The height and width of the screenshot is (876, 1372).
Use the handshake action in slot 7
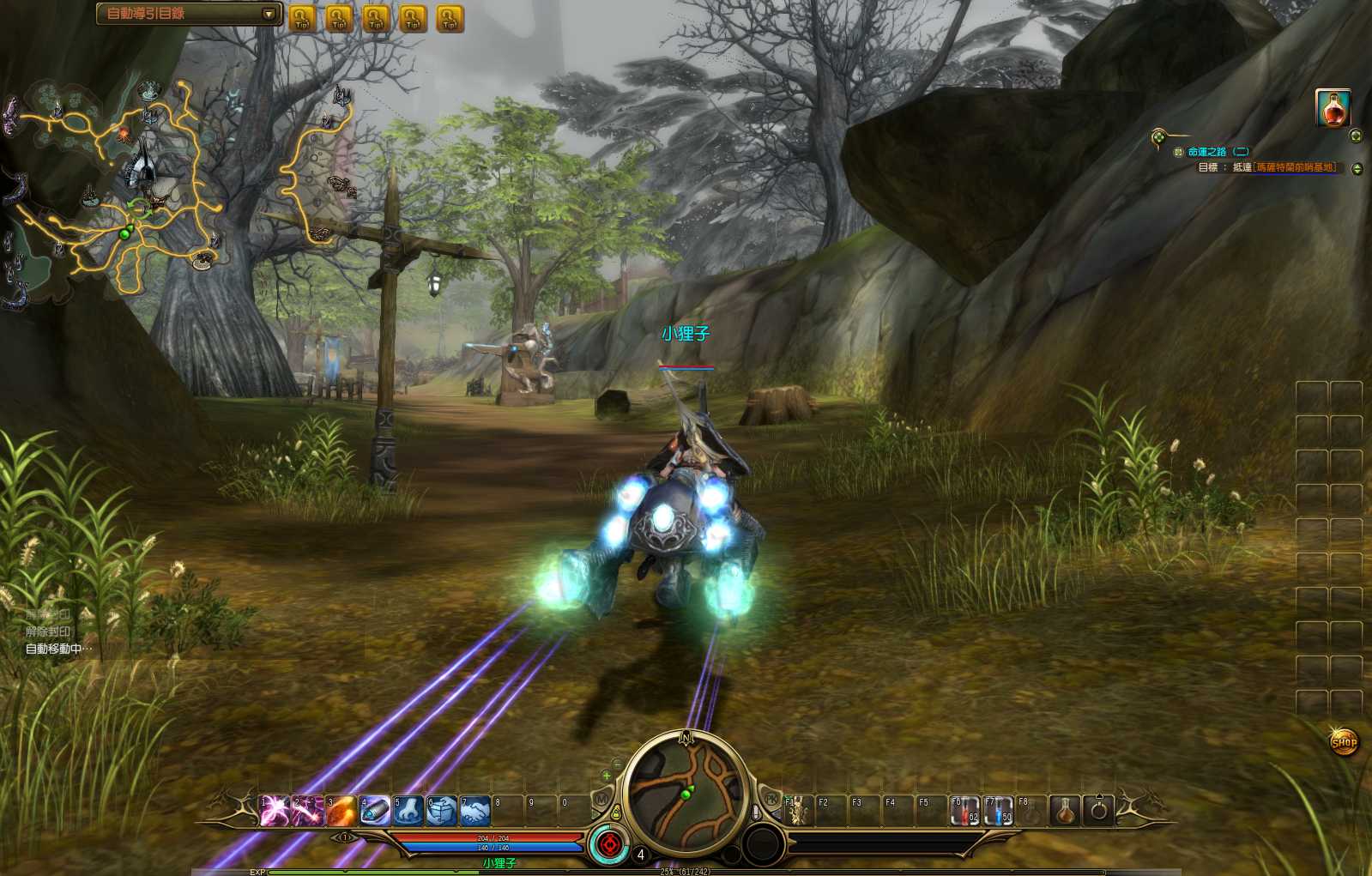click(475, 810)
